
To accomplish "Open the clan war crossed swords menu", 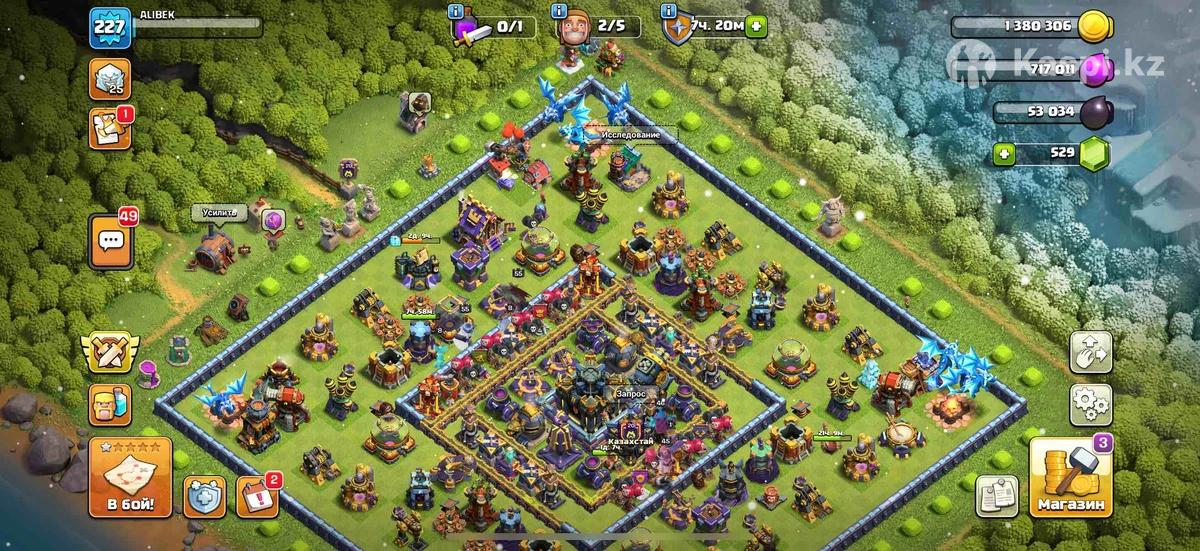I will click(110, 354).
